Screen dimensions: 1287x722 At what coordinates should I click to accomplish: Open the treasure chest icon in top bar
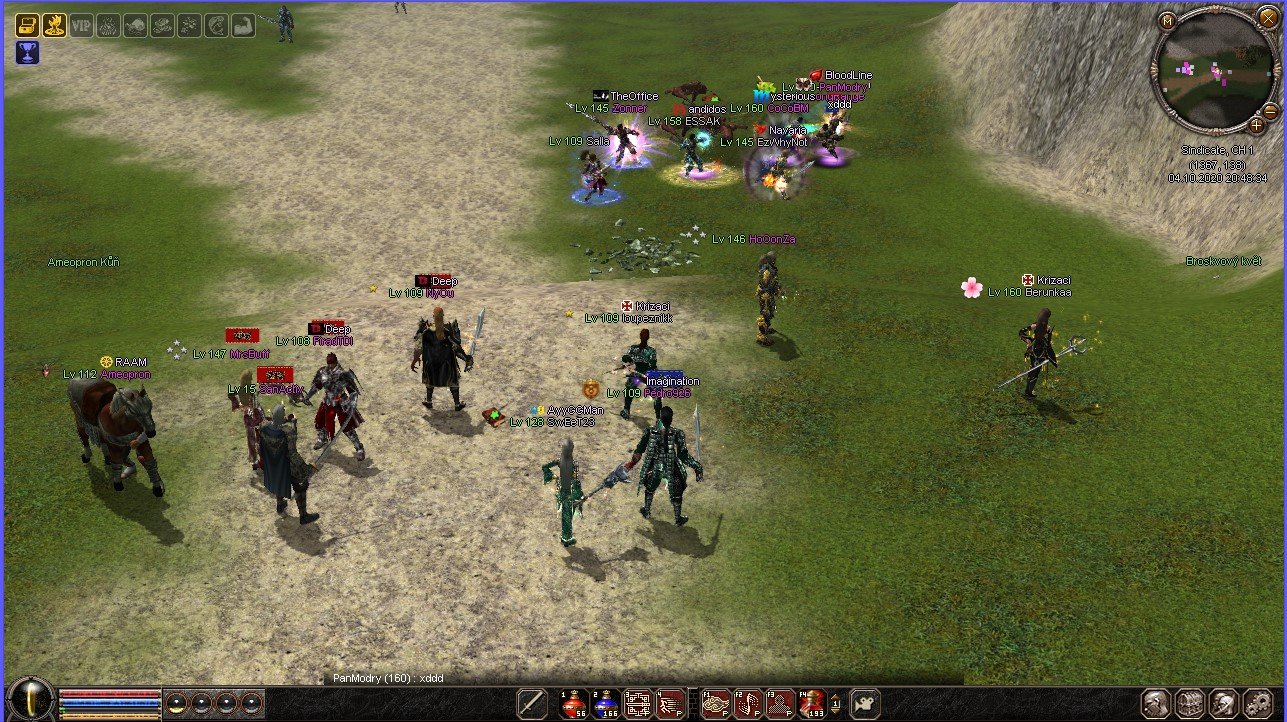click(27, 26)
